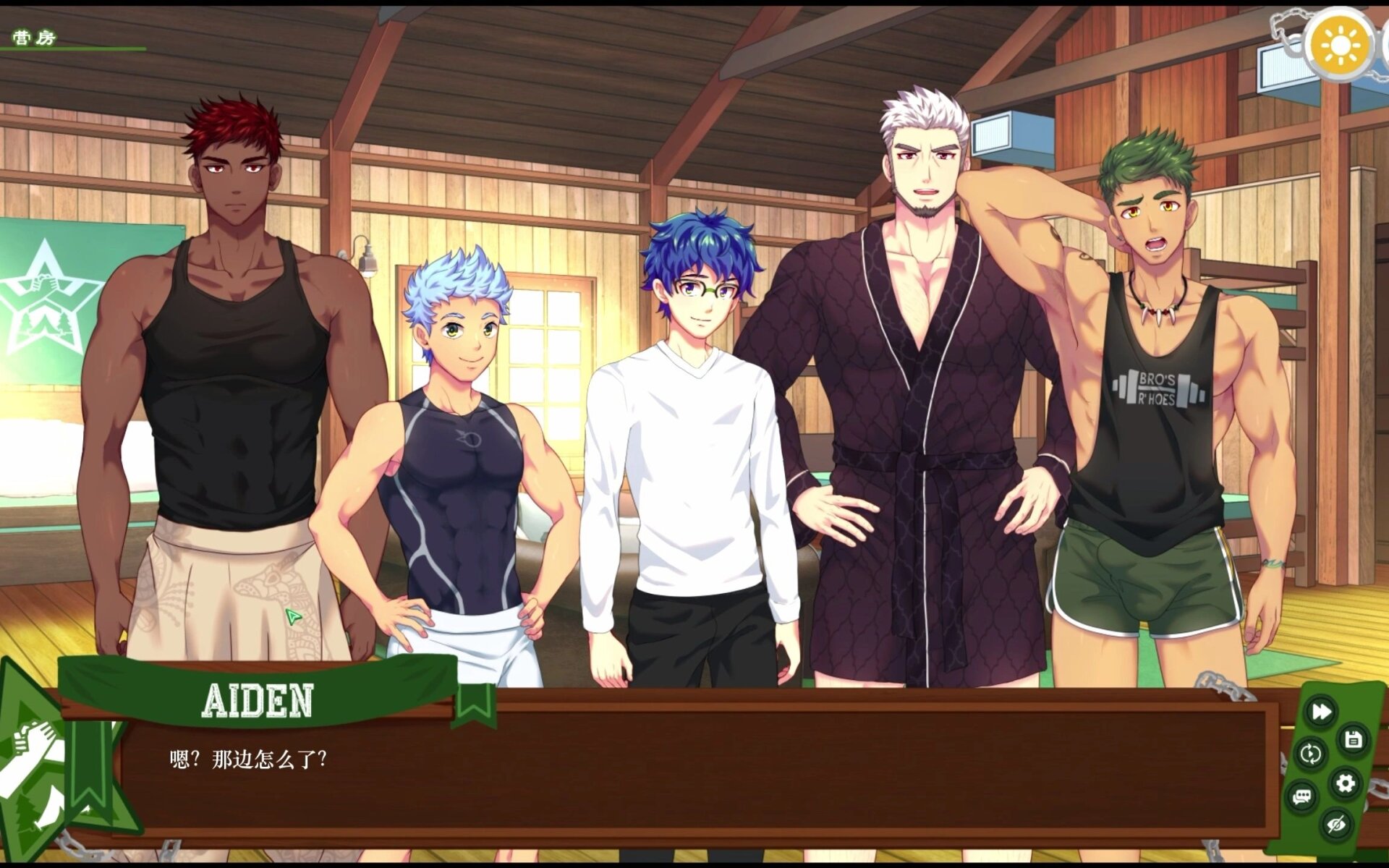Show the dialogue history log
The height and width of the screenshot is (868, 1389).
click(1302, 797)
